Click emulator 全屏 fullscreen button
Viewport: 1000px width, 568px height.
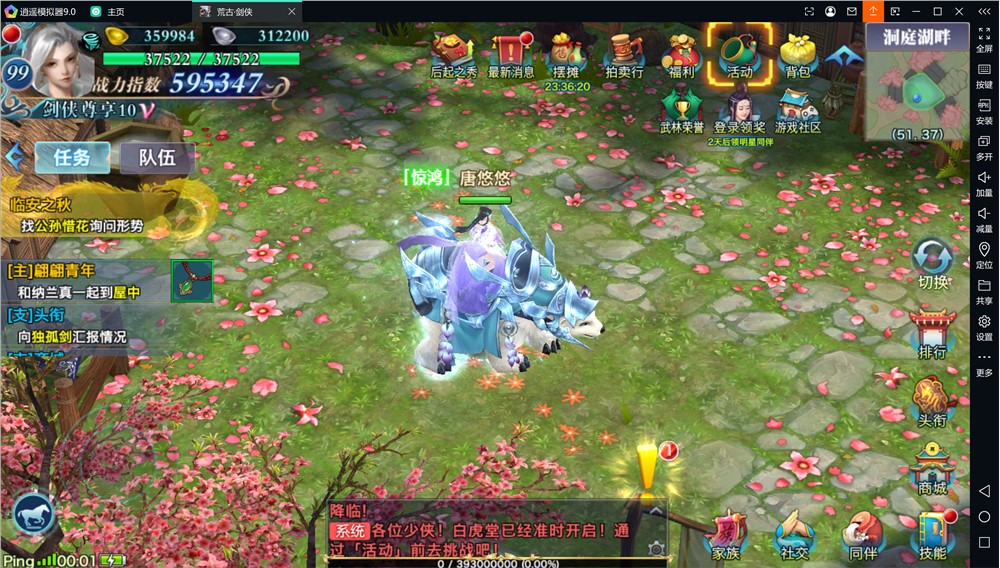(984, 38)
